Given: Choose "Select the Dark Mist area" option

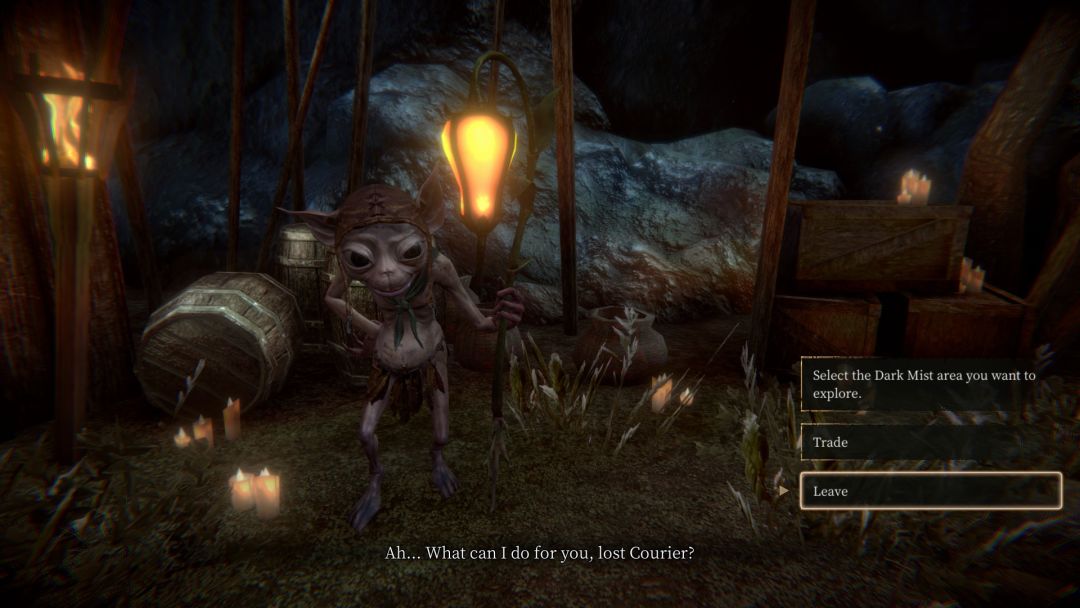Looking at the screenshot, I should point(929,385).
